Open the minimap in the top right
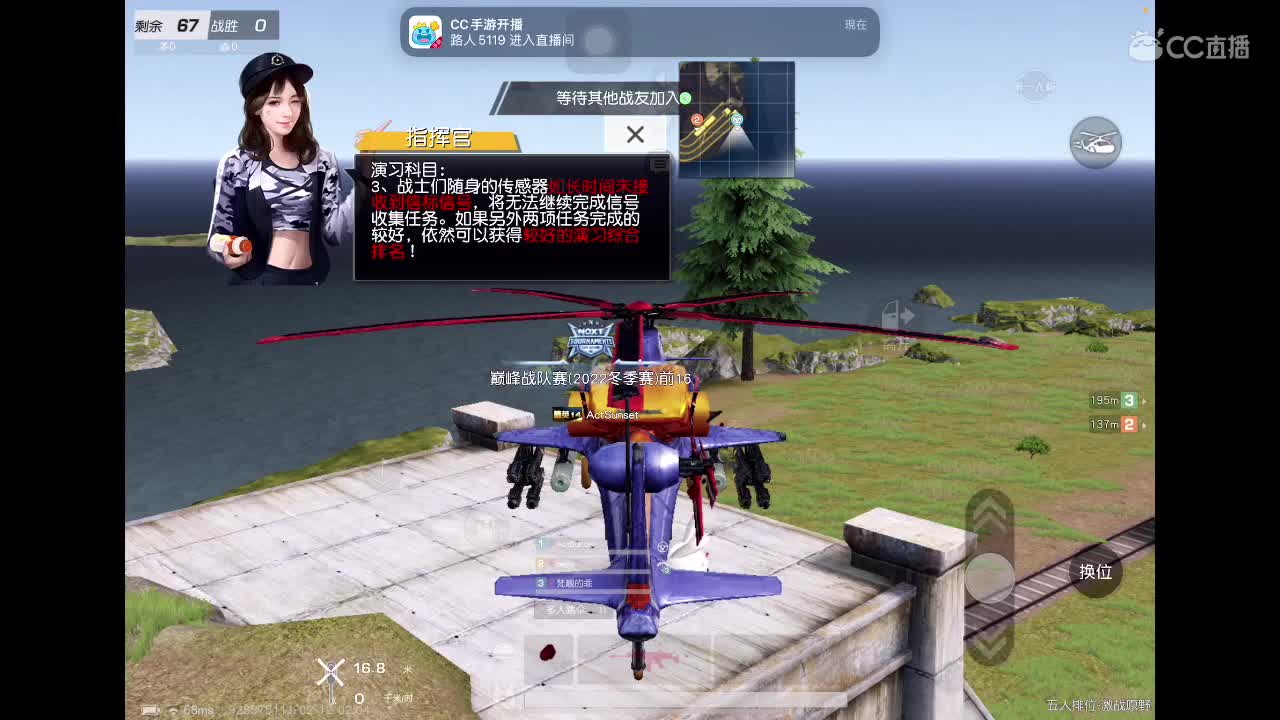Image resolution: width=1280 pixels, height=720 pixels. tap(737, 118)
